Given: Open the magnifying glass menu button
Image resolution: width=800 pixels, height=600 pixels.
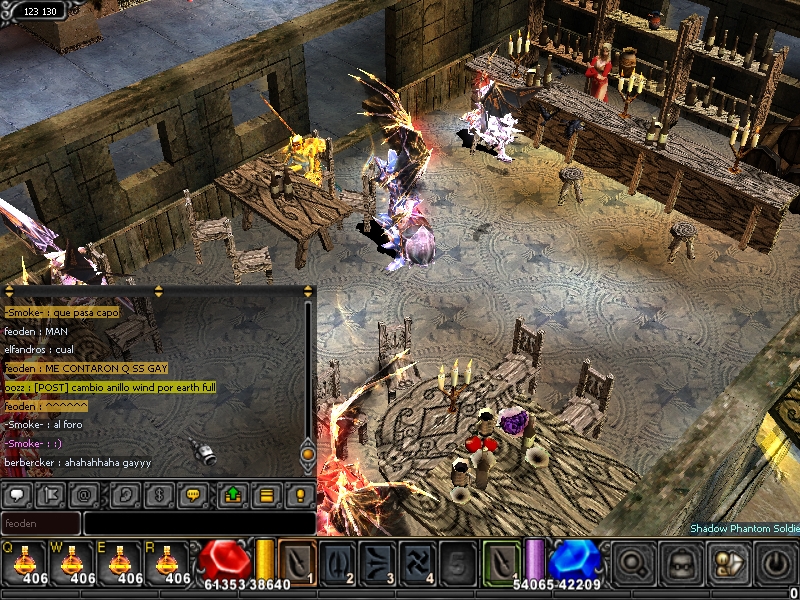Looking at the screenshot, I should click(x=633, y=564).
